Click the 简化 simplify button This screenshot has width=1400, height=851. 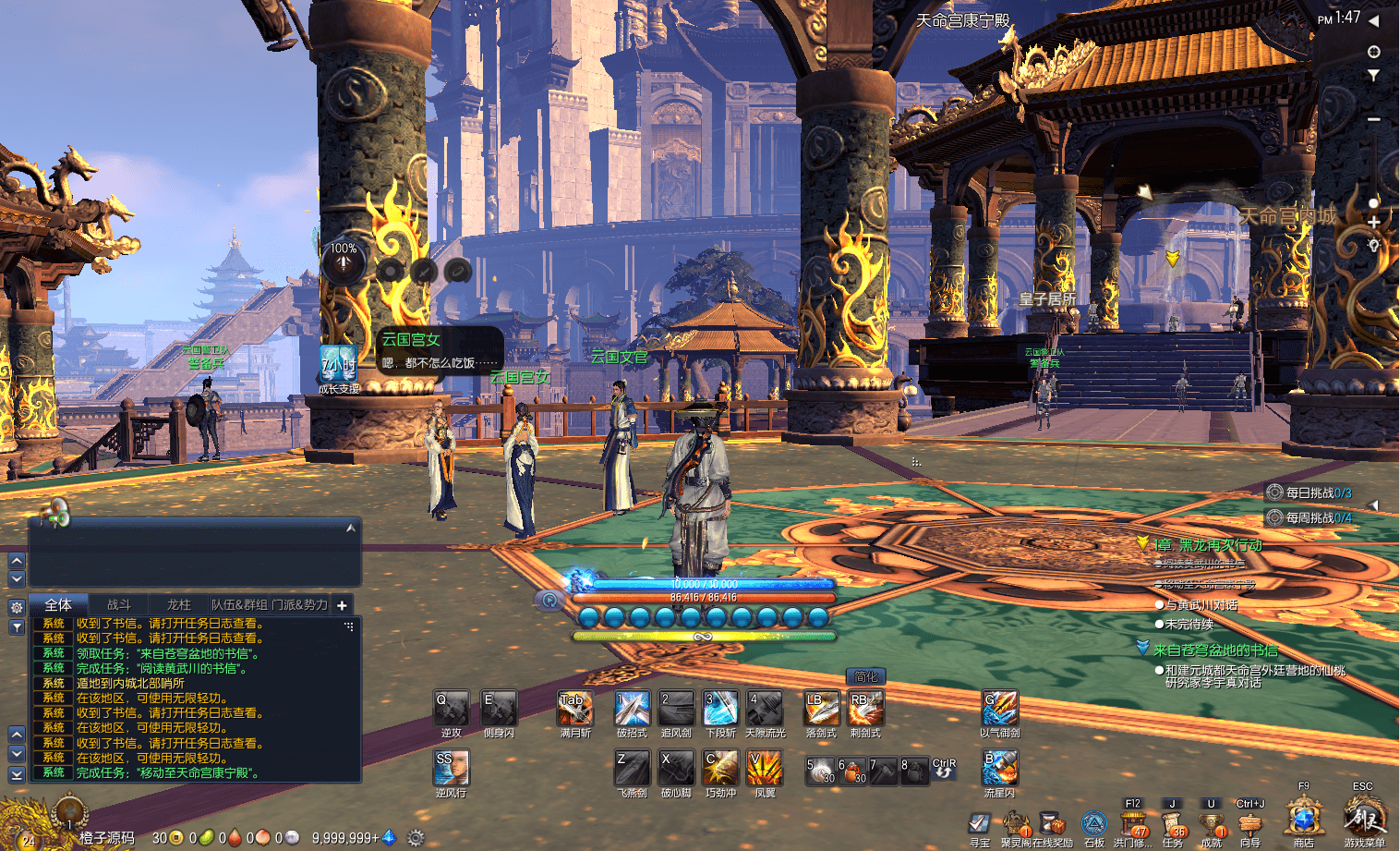(x=865, y=677)
